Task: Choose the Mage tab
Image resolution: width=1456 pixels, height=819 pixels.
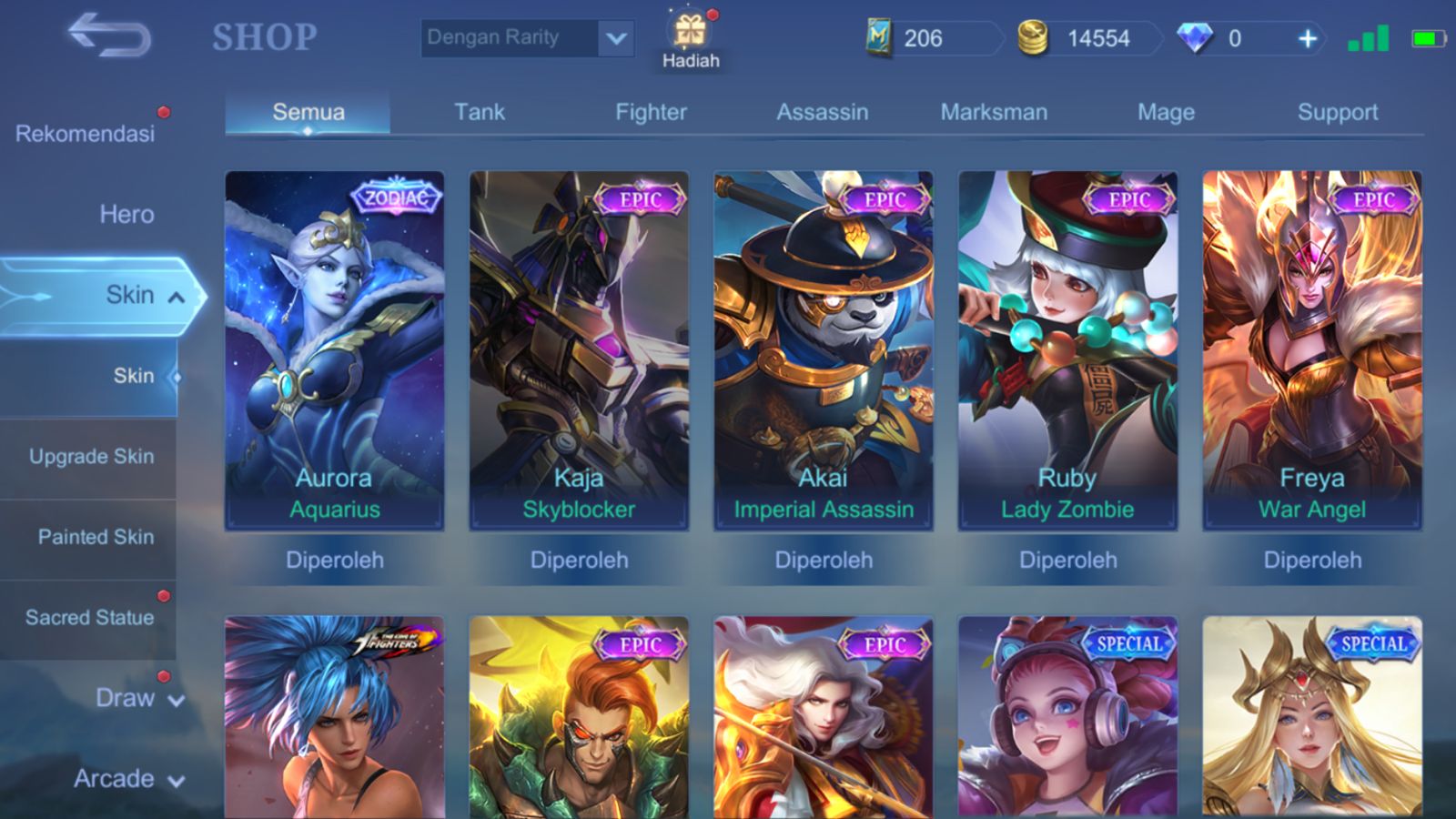Action: point(1166,112)
